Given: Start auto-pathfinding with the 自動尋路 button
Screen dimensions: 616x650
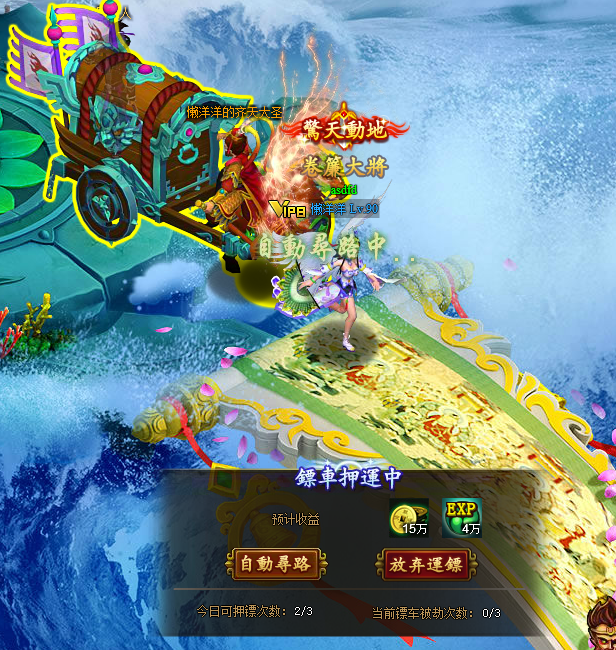Looking at the screenshot, I should tap(274, 564).
